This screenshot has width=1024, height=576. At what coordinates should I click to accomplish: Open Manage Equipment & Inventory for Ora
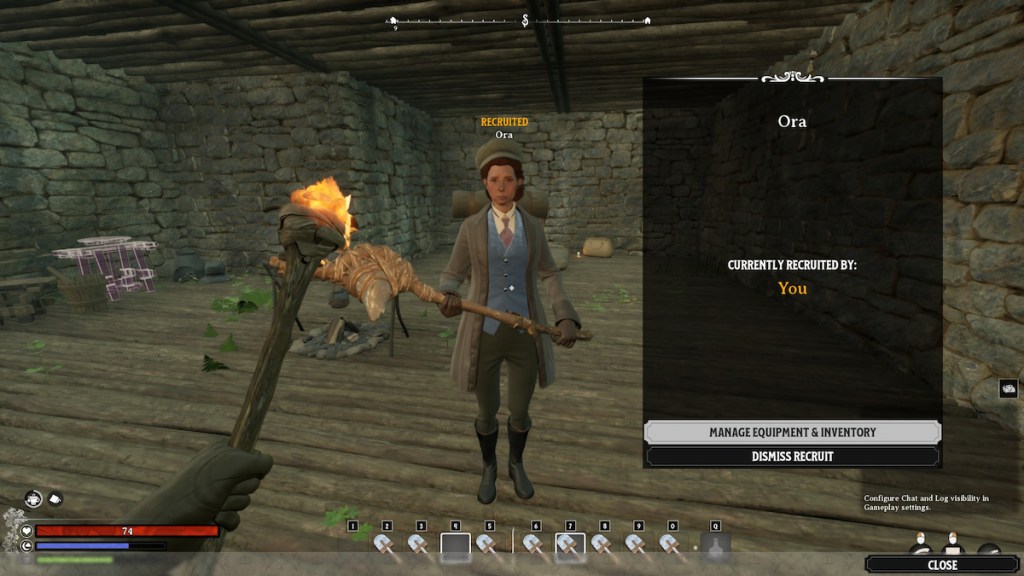click(792, 432)
